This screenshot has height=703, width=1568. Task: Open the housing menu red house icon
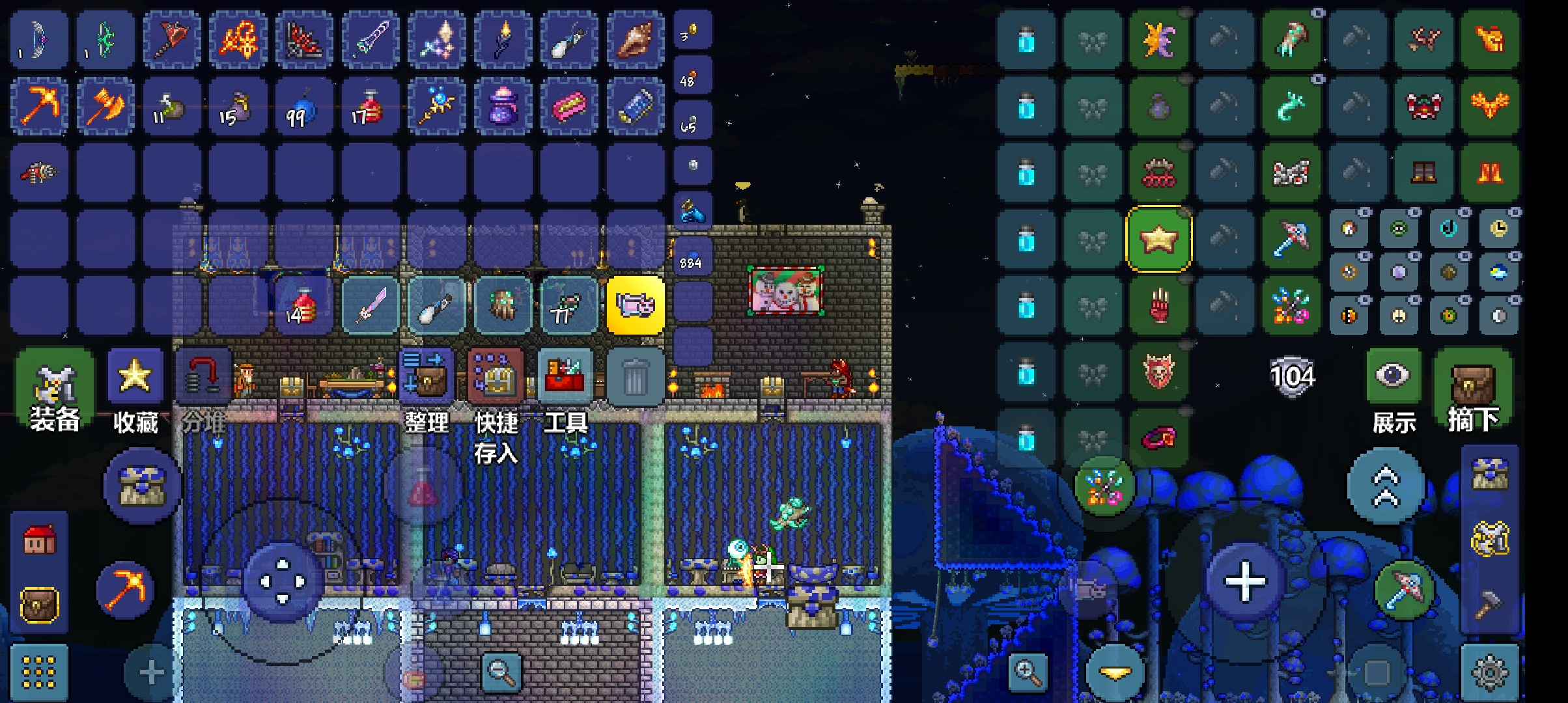[x=39, y=540]
